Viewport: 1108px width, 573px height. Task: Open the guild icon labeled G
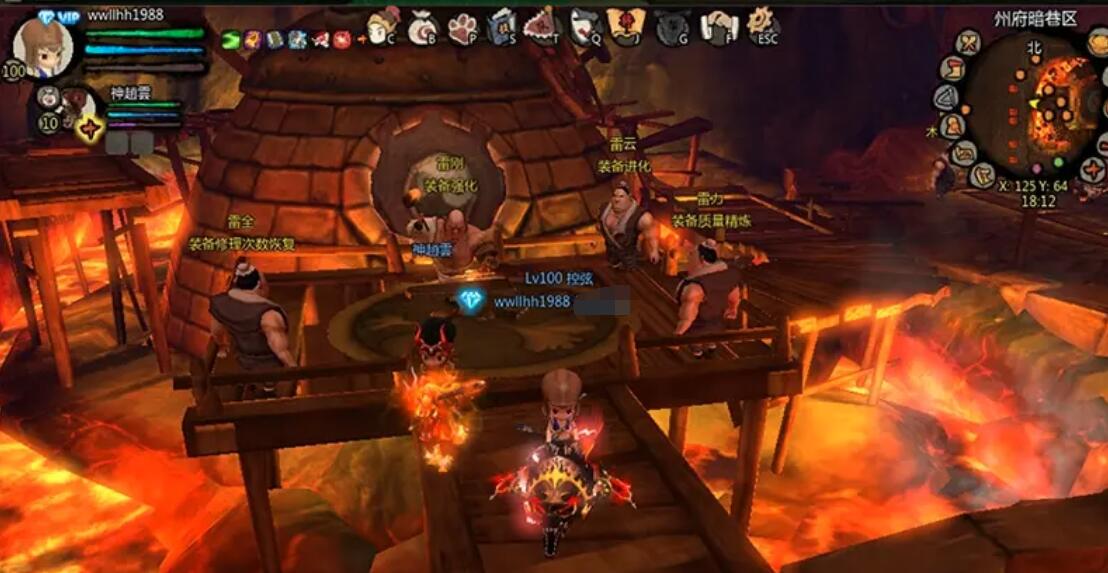pyautogui.click(x=672, y=27)
